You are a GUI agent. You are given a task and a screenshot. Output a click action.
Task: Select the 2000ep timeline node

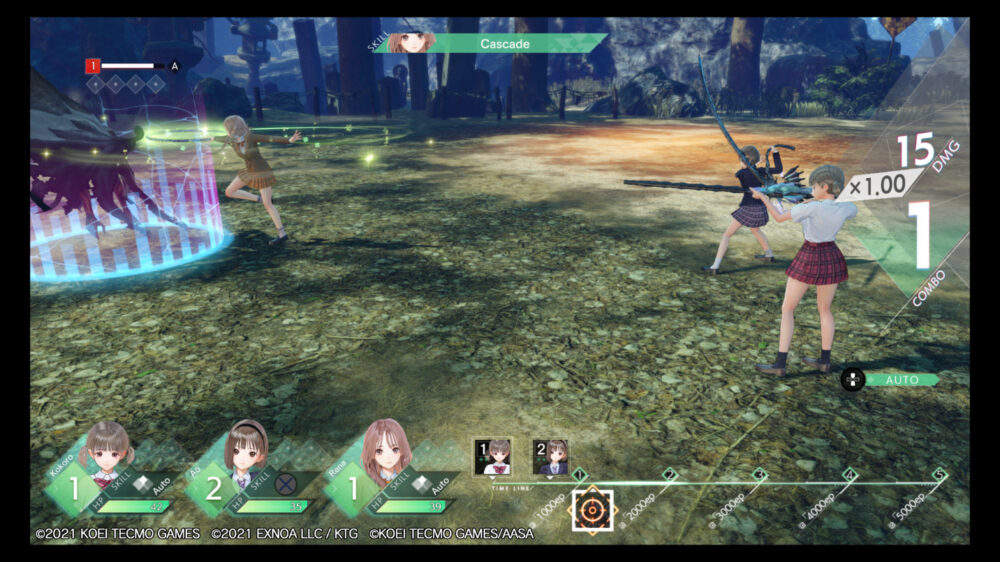(669, 475)
